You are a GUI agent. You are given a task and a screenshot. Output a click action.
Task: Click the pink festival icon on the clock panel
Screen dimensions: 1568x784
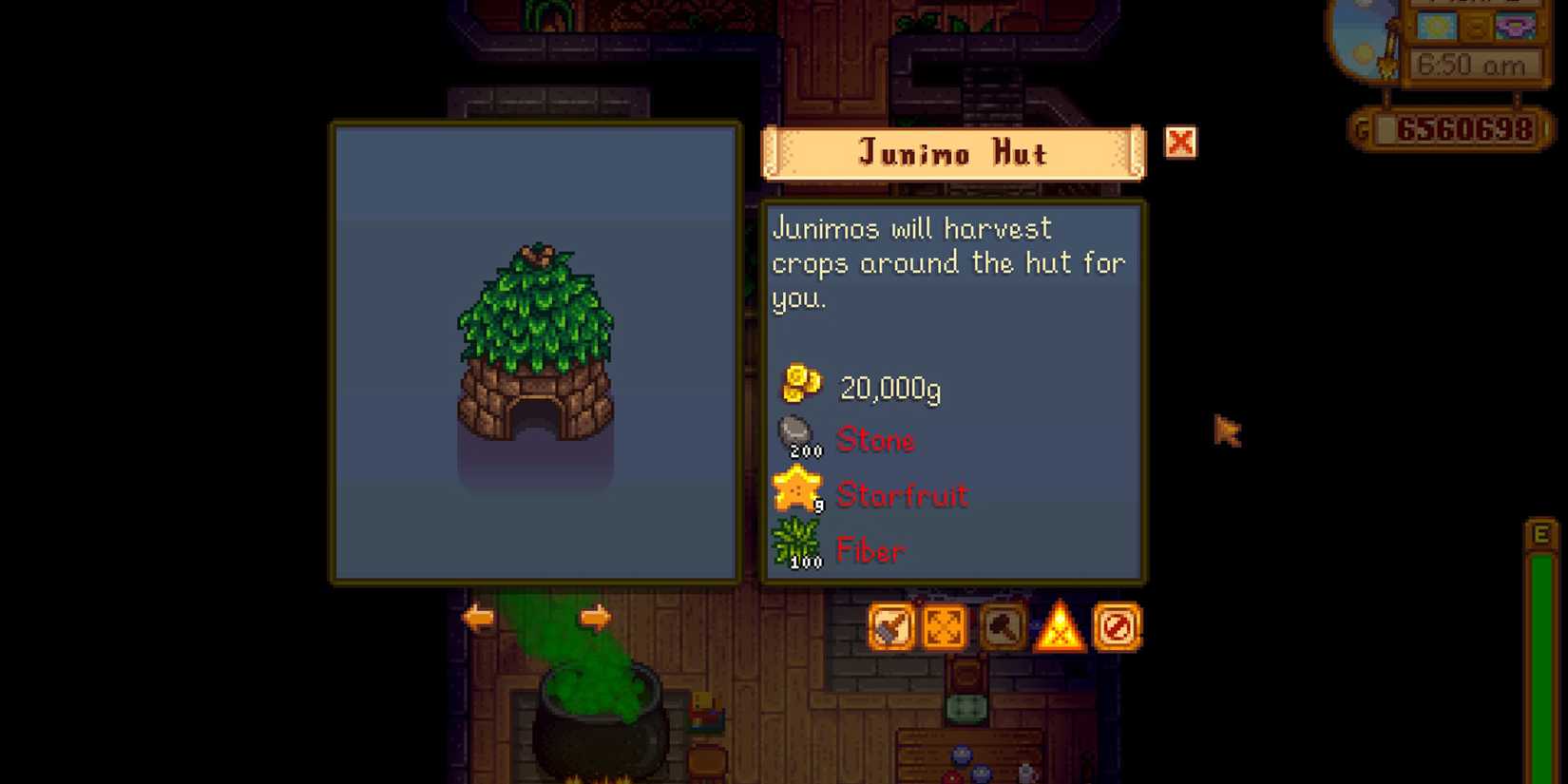(1516, 27)
